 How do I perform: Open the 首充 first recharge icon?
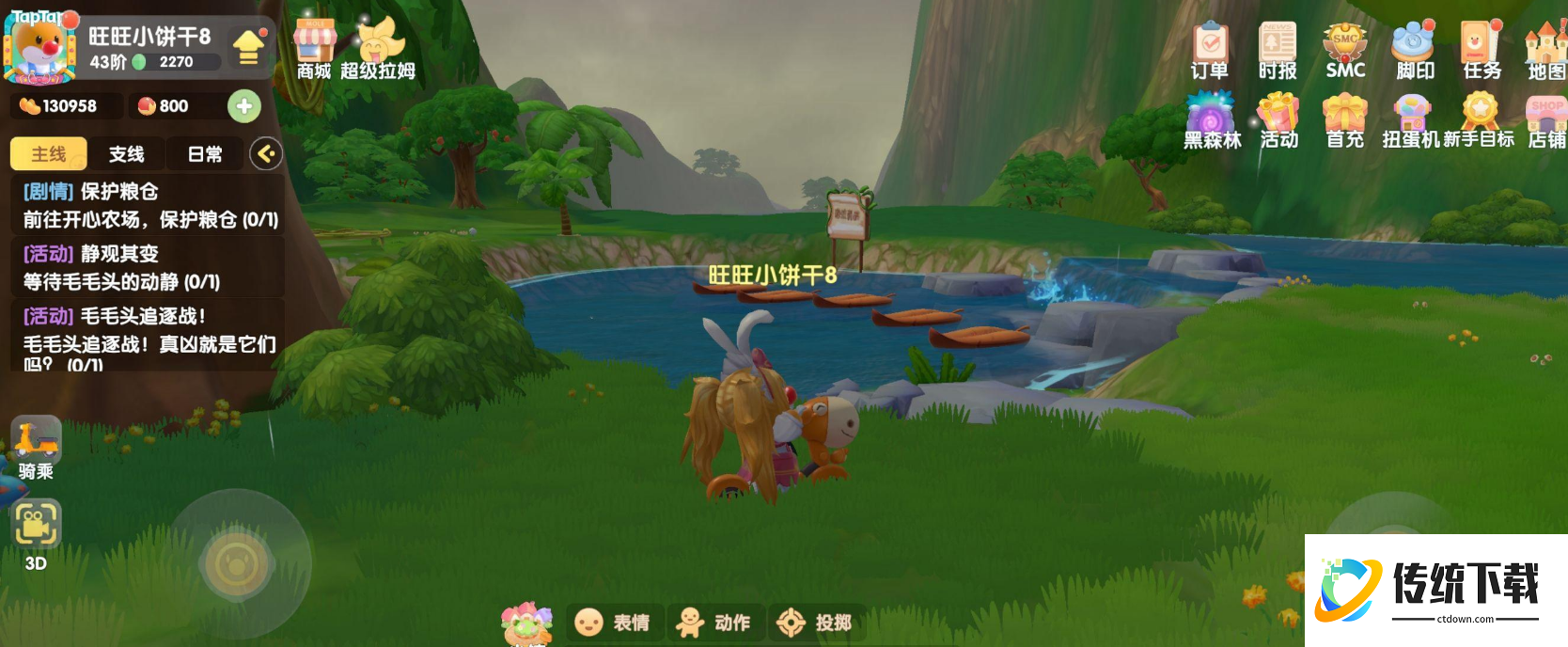tap(1344, 119)
